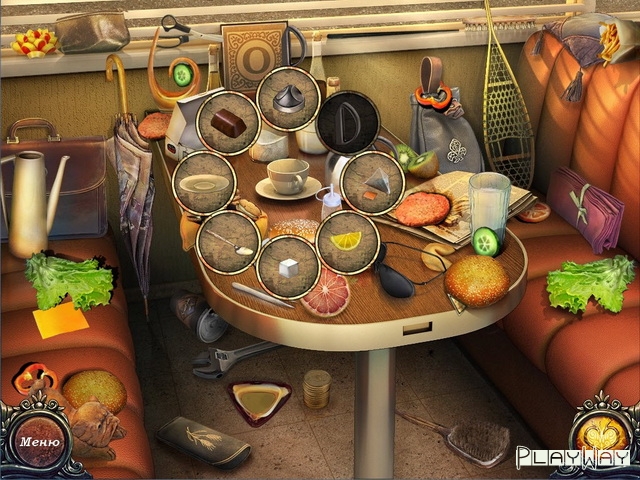Select the chocolate piece bubble
This screenshot has width=640, height=480.
(x=229, y=121)
